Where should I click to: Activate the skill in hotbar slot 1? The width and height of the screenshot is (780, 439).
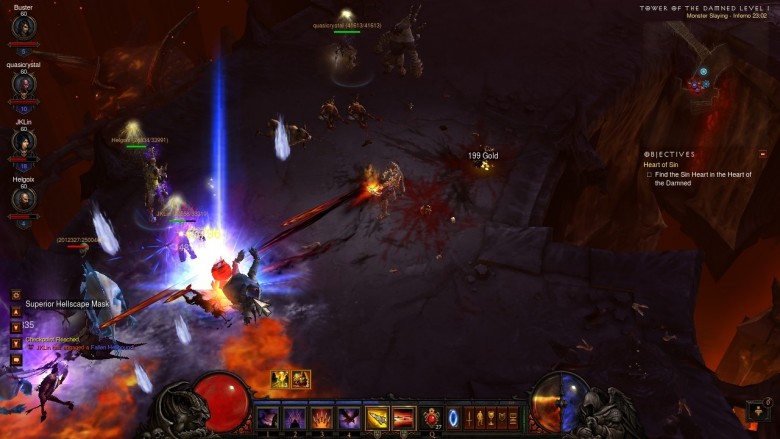coord(268,418)
